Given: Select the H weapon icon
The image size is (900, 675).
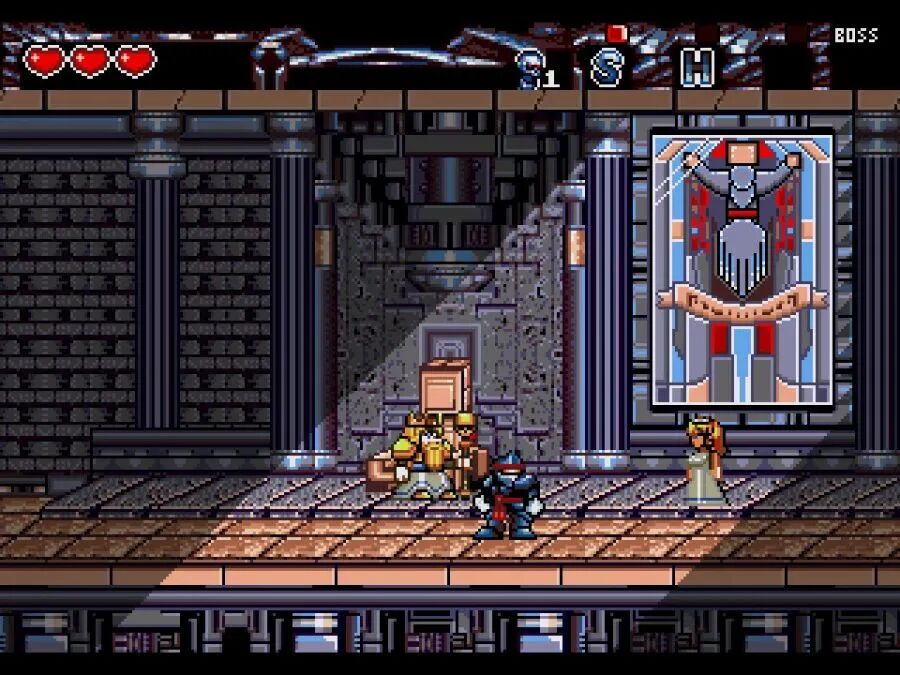Looking at the screenshot, I should point(697,67).
